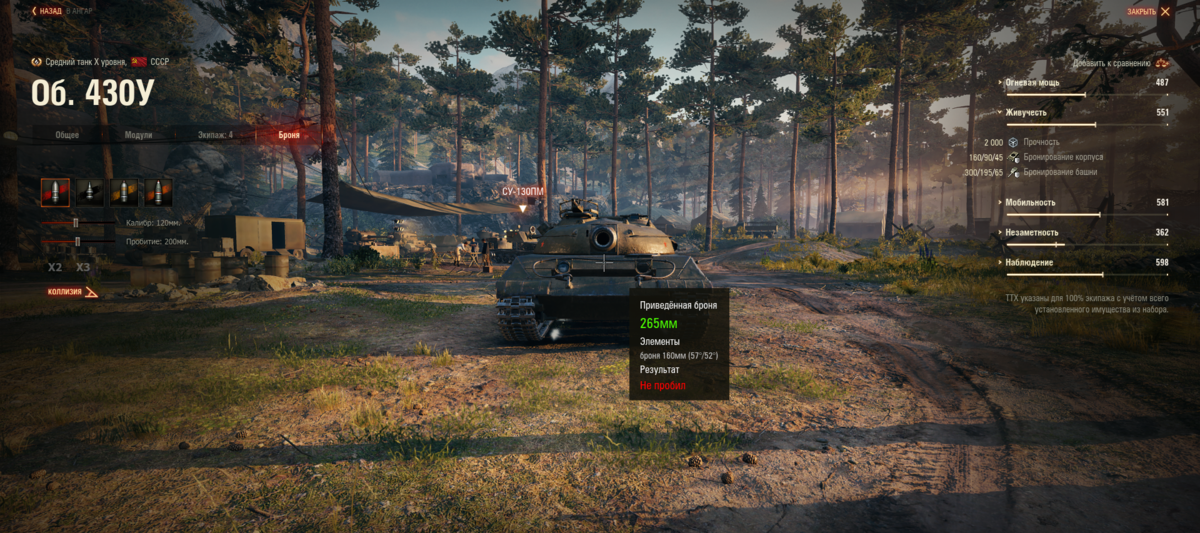This screenshot has height=533, width=1200.
Task: Switch to the Общее tab
Action: pyautogui.click(x=67, y=134)
